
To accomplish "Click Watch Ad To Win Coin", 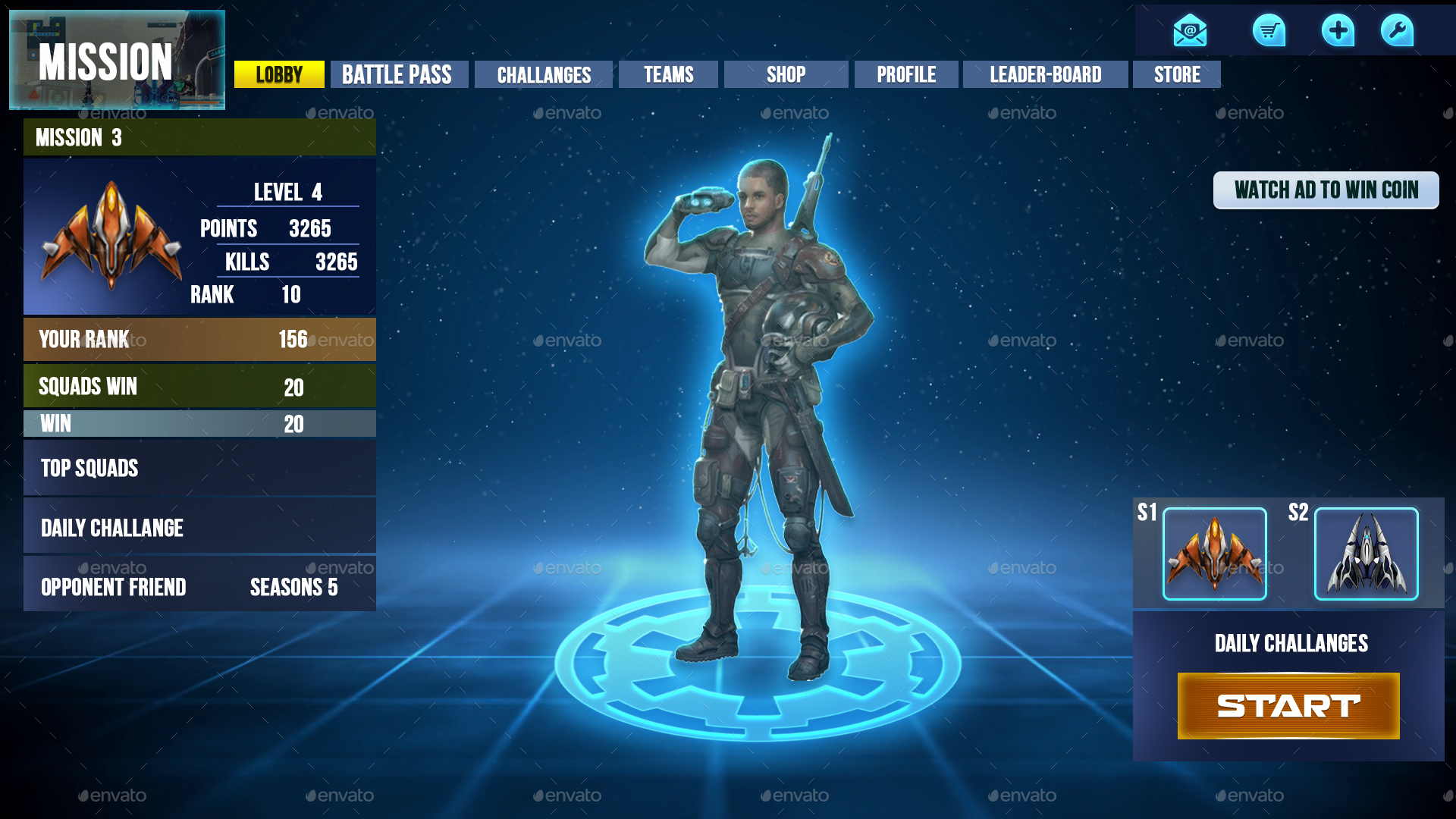I will [x=1326, y=190].
